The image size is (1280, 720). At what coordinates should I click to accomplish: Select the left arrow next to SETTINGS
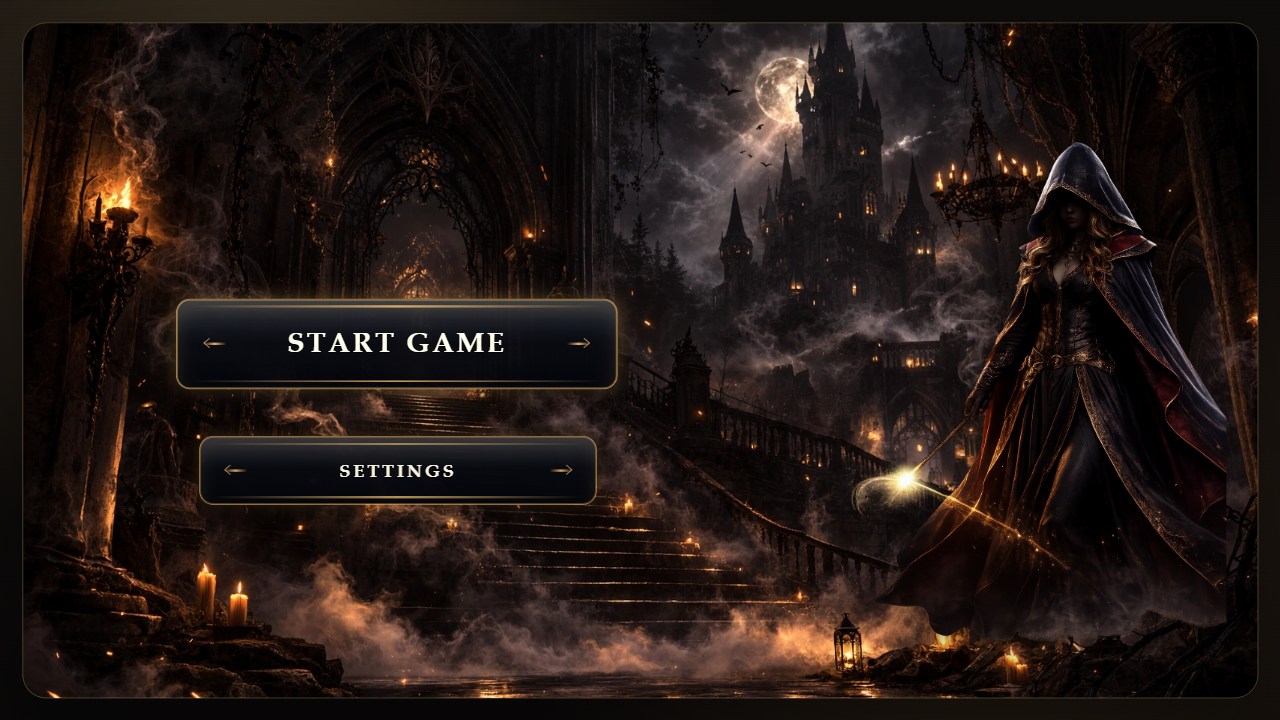pyautogui.click(x=233, y=469)
